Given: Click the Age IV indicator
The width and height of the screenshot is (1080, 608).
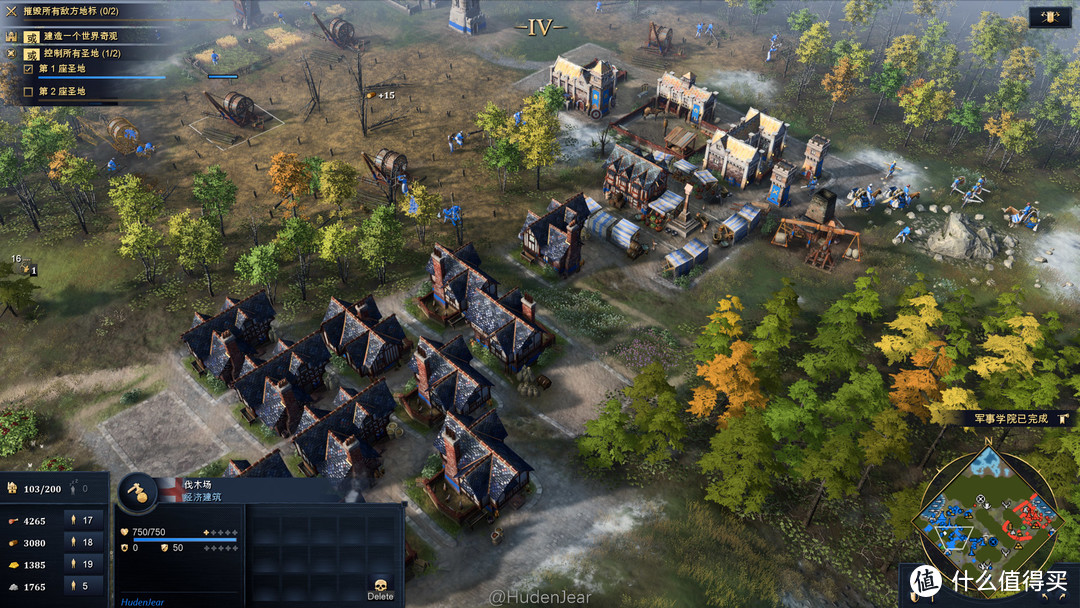Looking at the screenshot, I should [540, 28].
